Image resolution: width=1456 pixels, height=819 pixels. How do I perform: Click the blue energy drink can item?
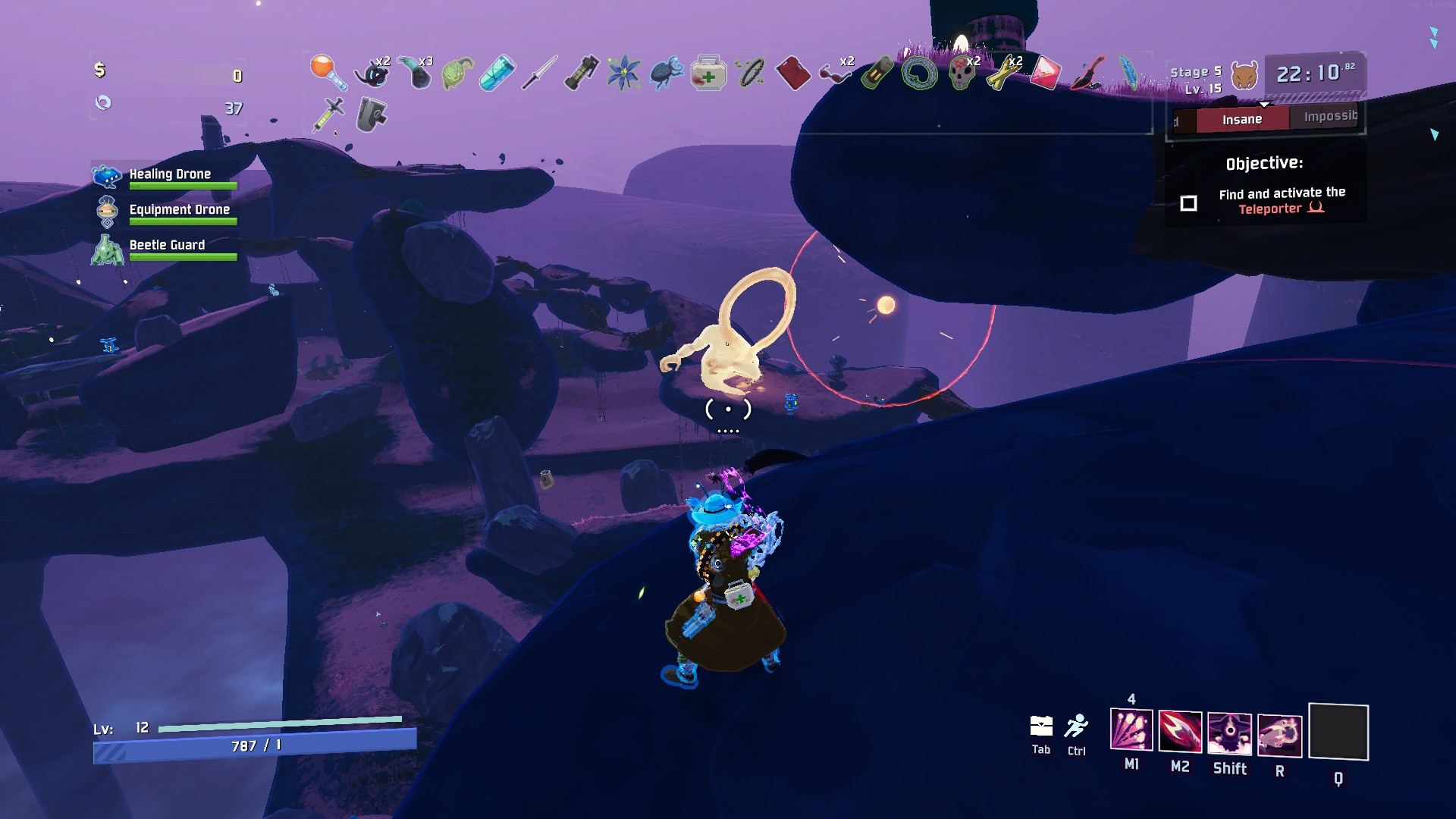[x=497, y=74]
